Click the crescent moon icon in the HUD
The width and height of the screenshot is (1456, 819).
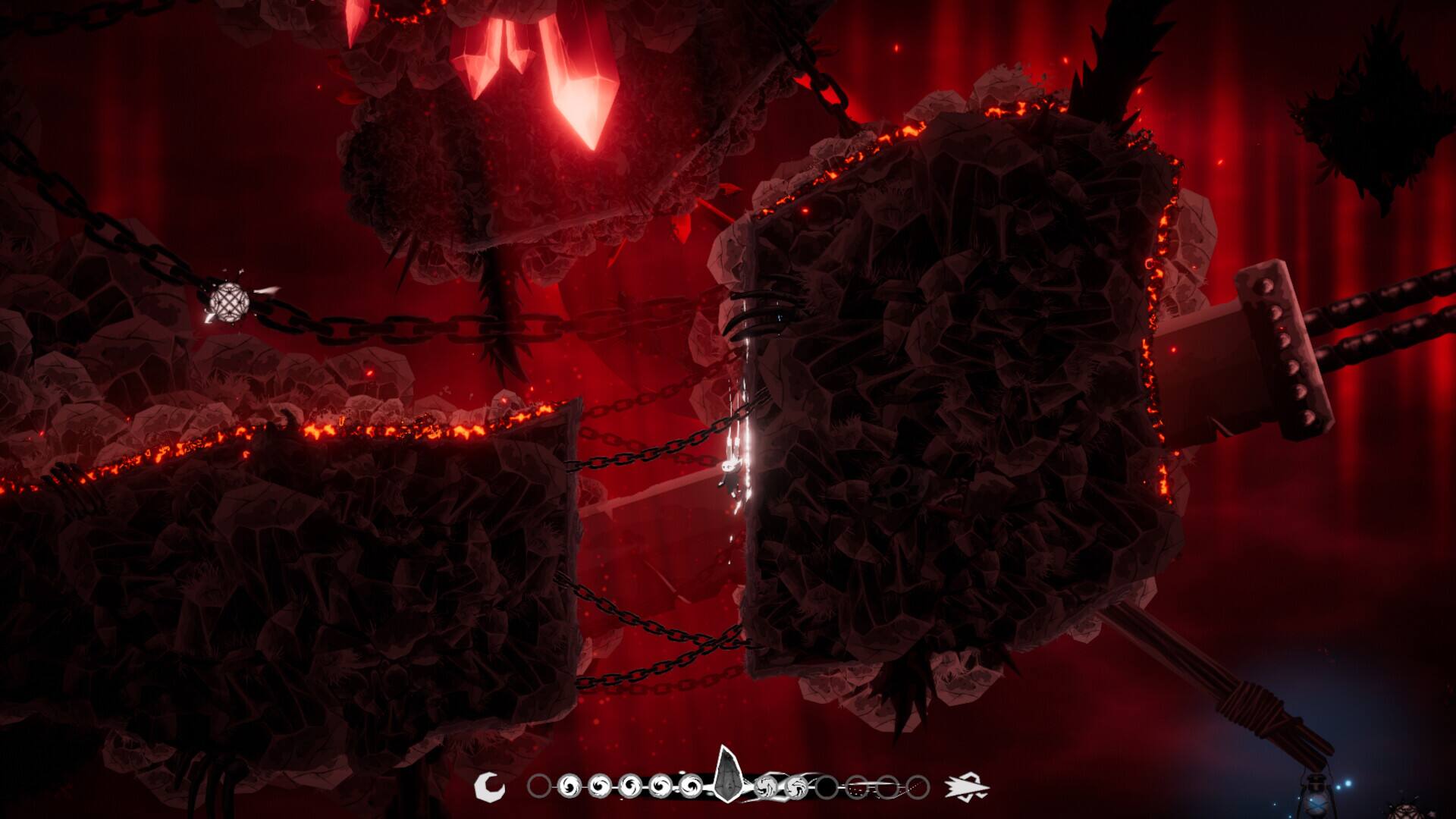pyautogui.click(x=491, y=786)
